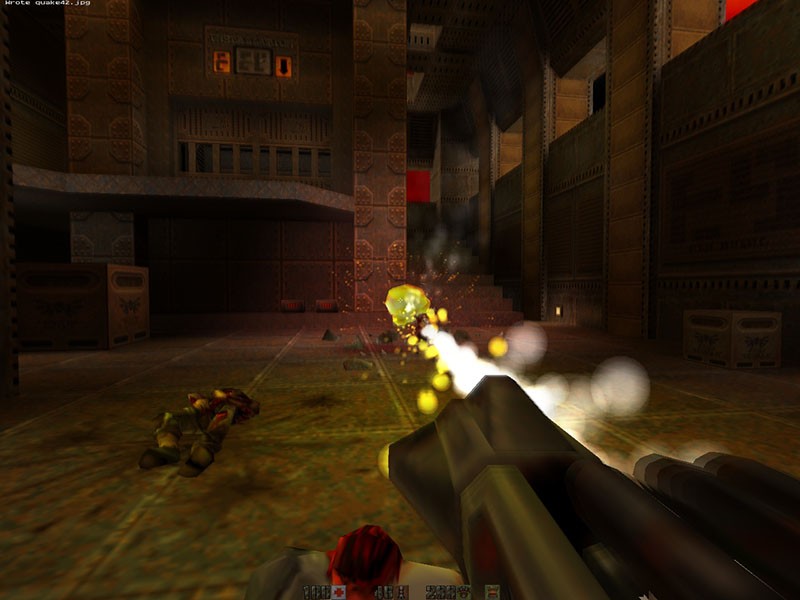This screenshot has height=600, width=800.
Task: Click the red cross health icon
Action: point(339,592)
